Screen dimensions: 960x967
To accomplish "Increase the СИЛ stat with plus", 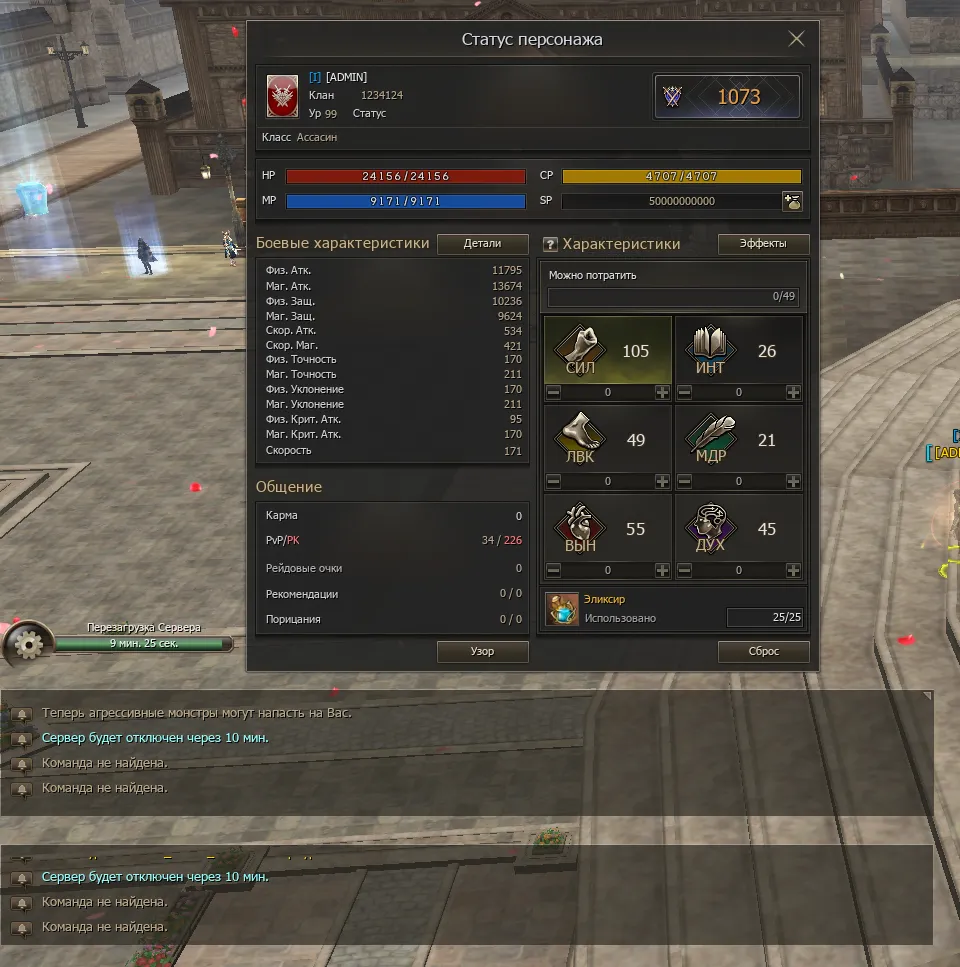I will tap(662, 393).
